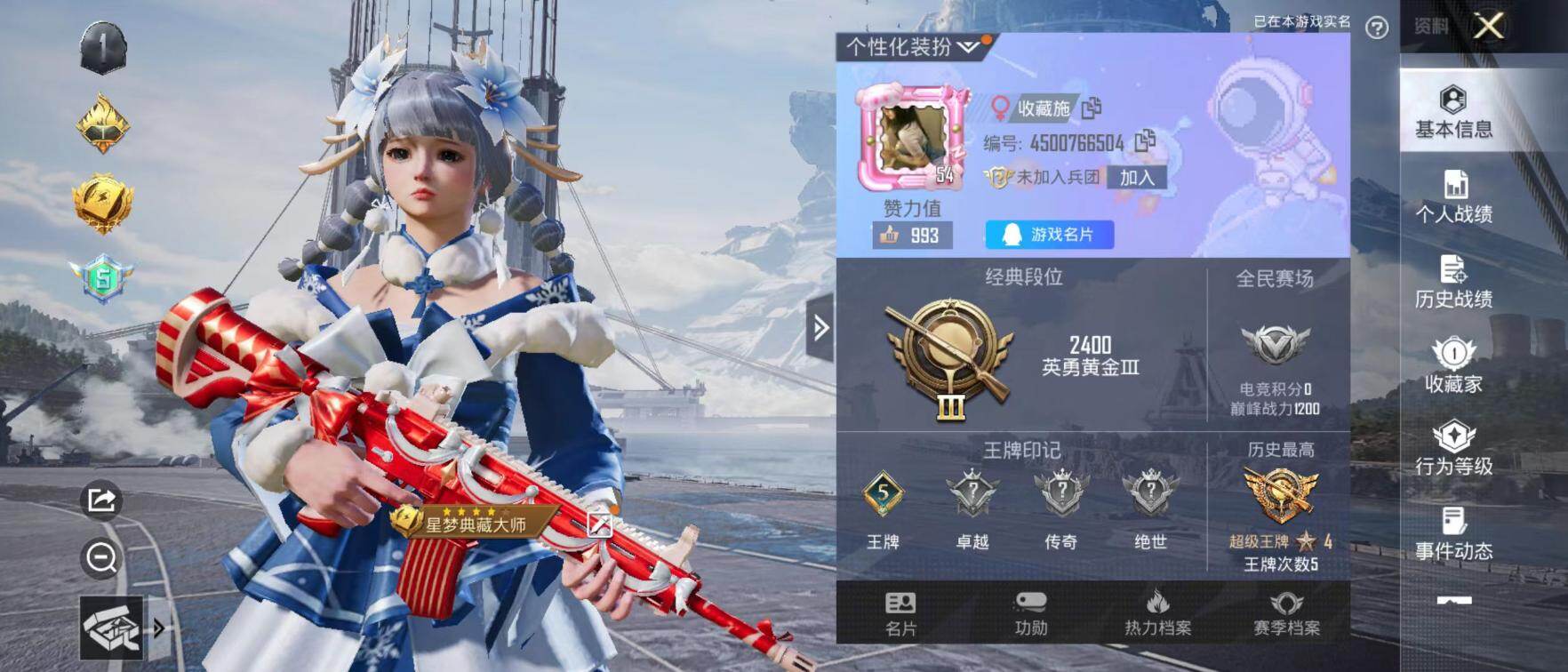Click the 加入 corps button
The height and width of the screenshot is (672, 1568).
(x=1137, y=178)
